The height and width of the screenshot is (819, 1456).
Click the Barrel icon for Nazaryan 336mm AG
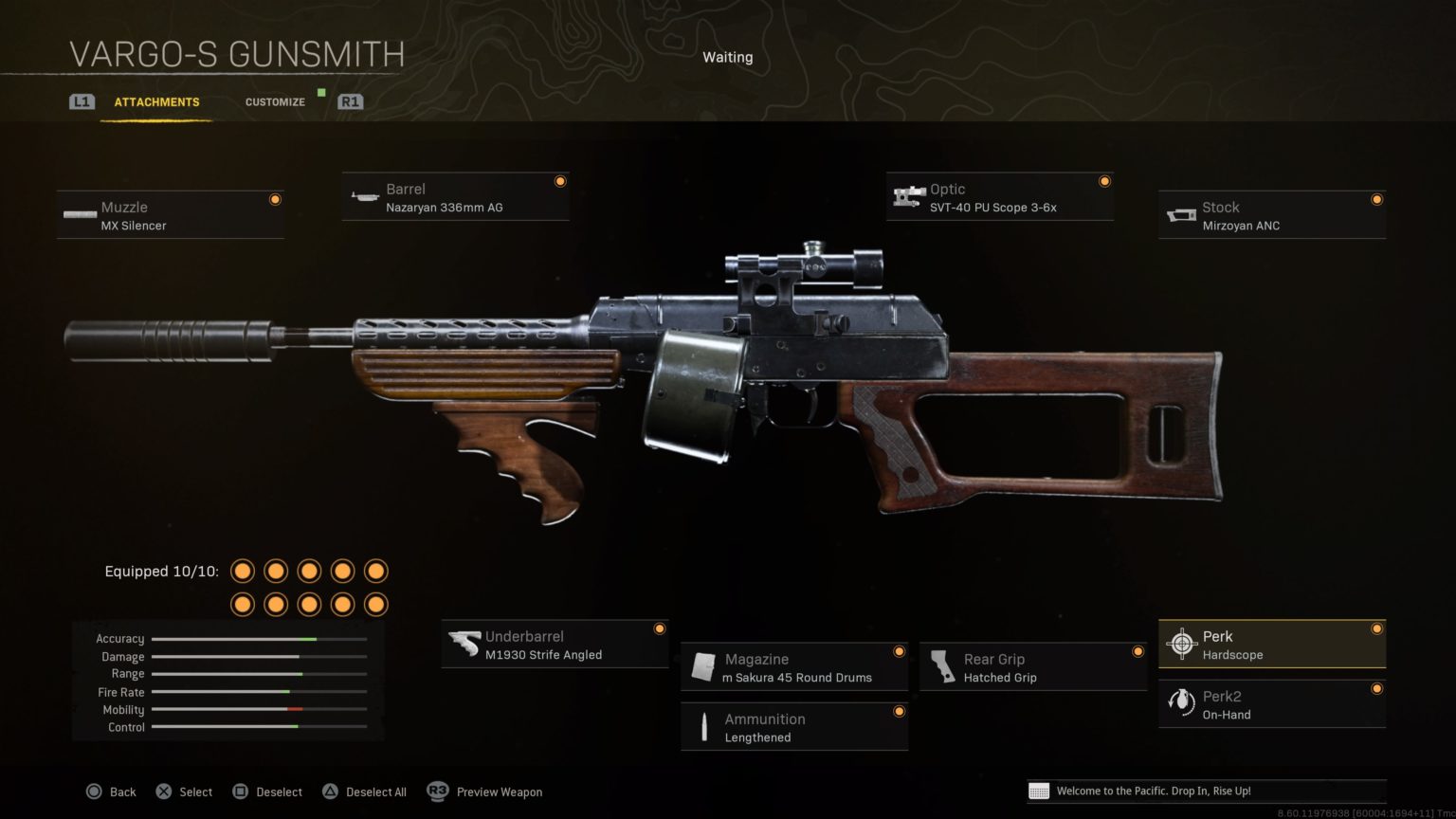click(x=365, y=196)
